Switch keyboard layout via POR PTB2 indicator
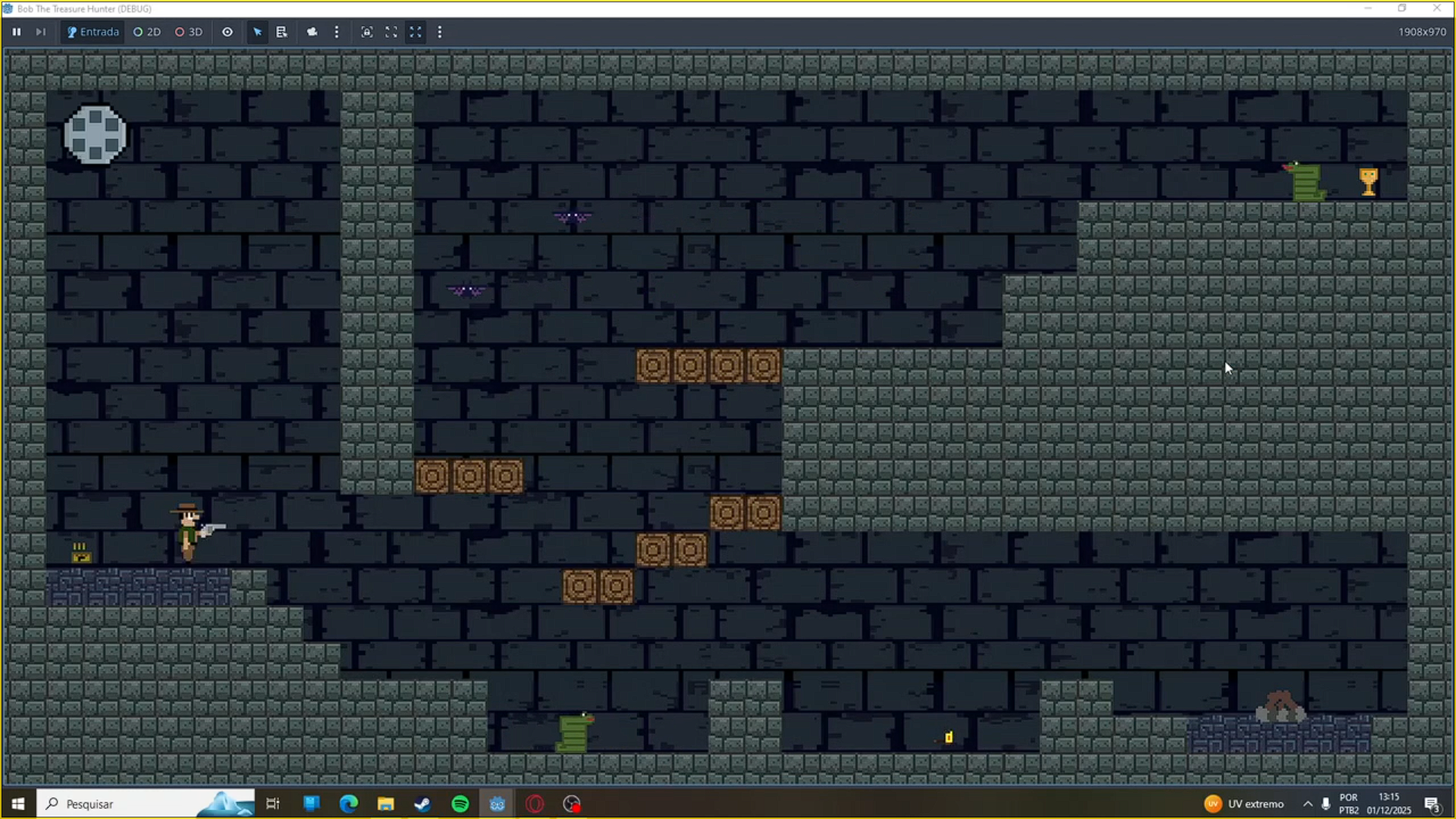Screen dimensions: 1456x819 (x=1350, y=803)
